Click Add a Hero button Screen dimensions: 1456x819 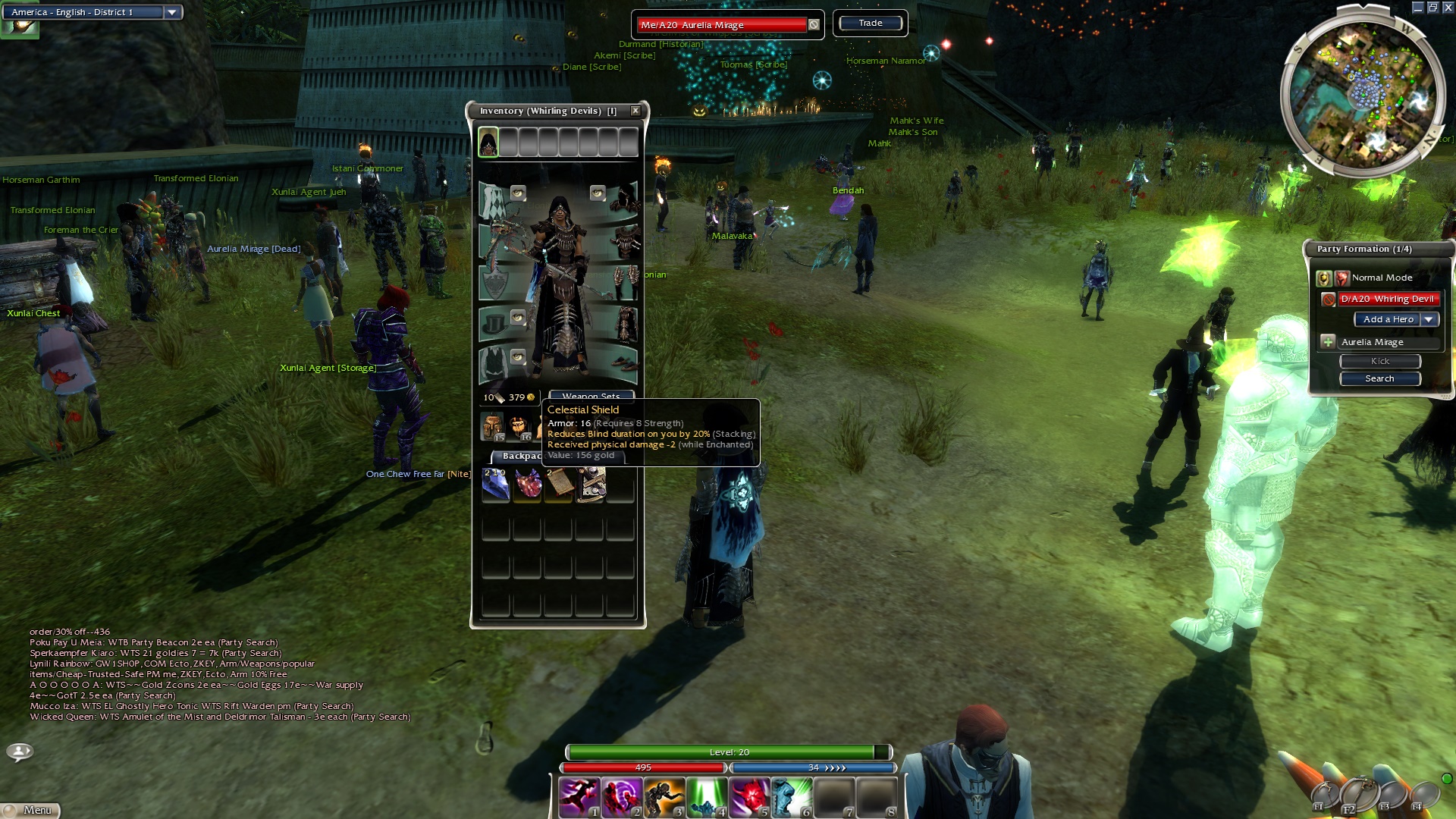point(1388,319)
